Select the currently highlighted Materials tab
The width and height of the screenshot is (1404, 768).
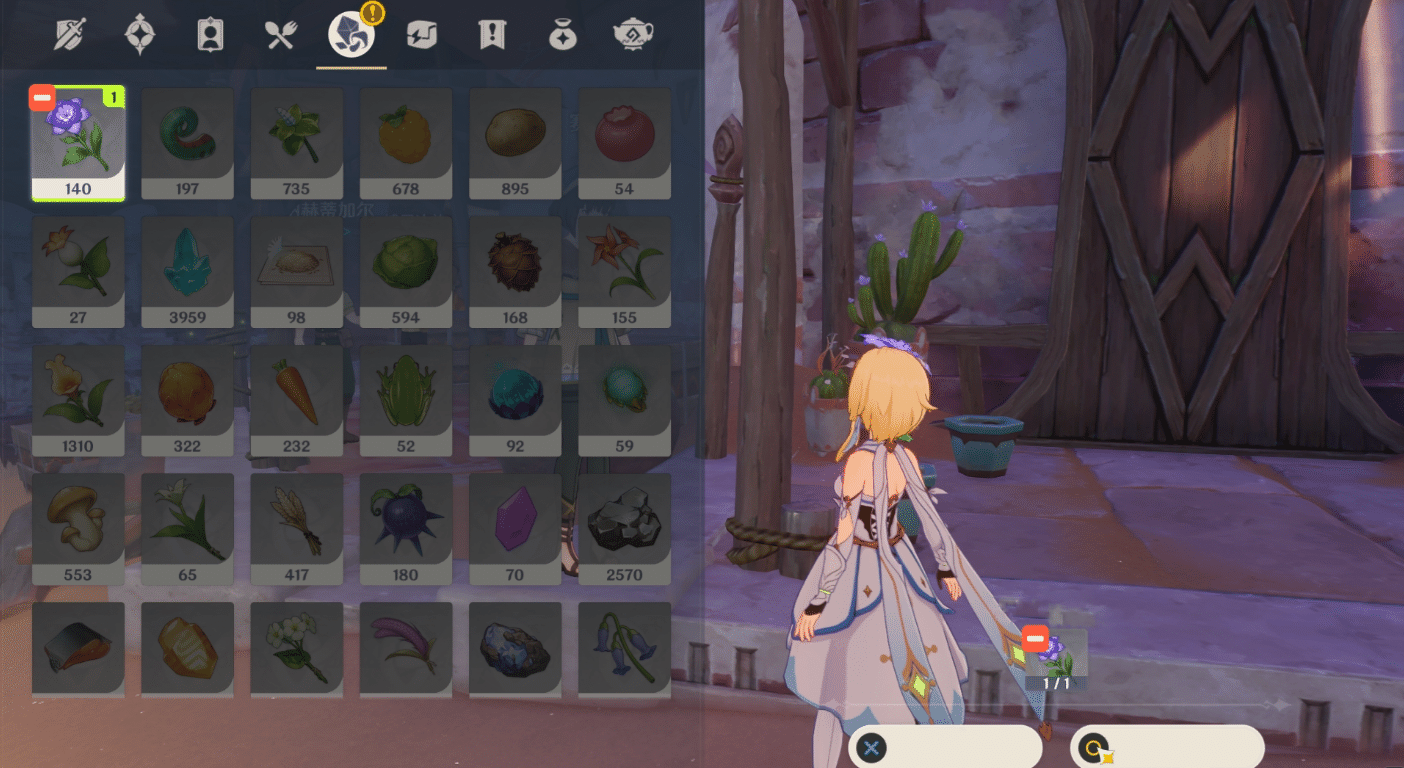pos(351,33)
